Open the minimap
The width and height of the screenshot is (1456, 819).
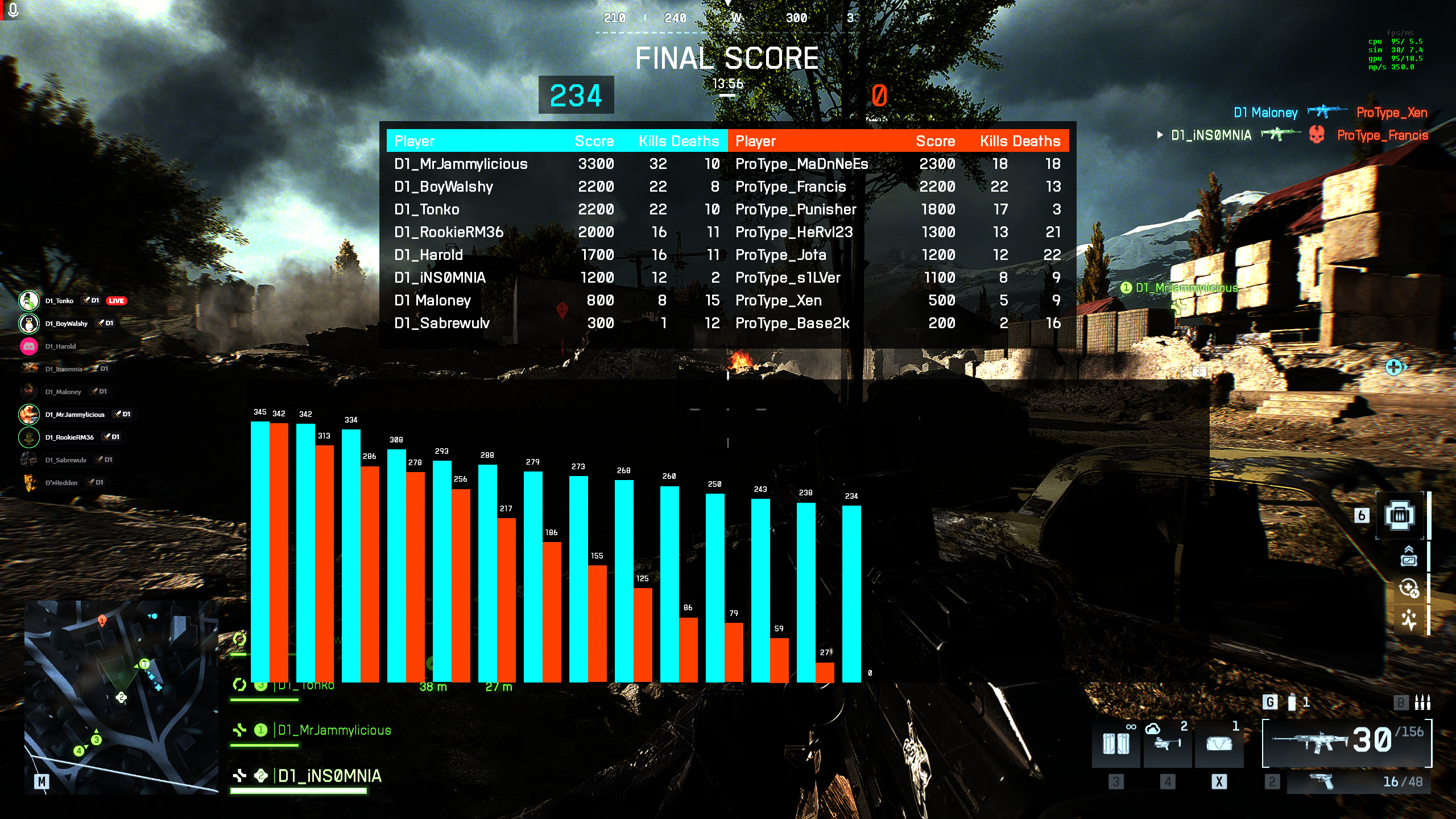click(121, 697)
